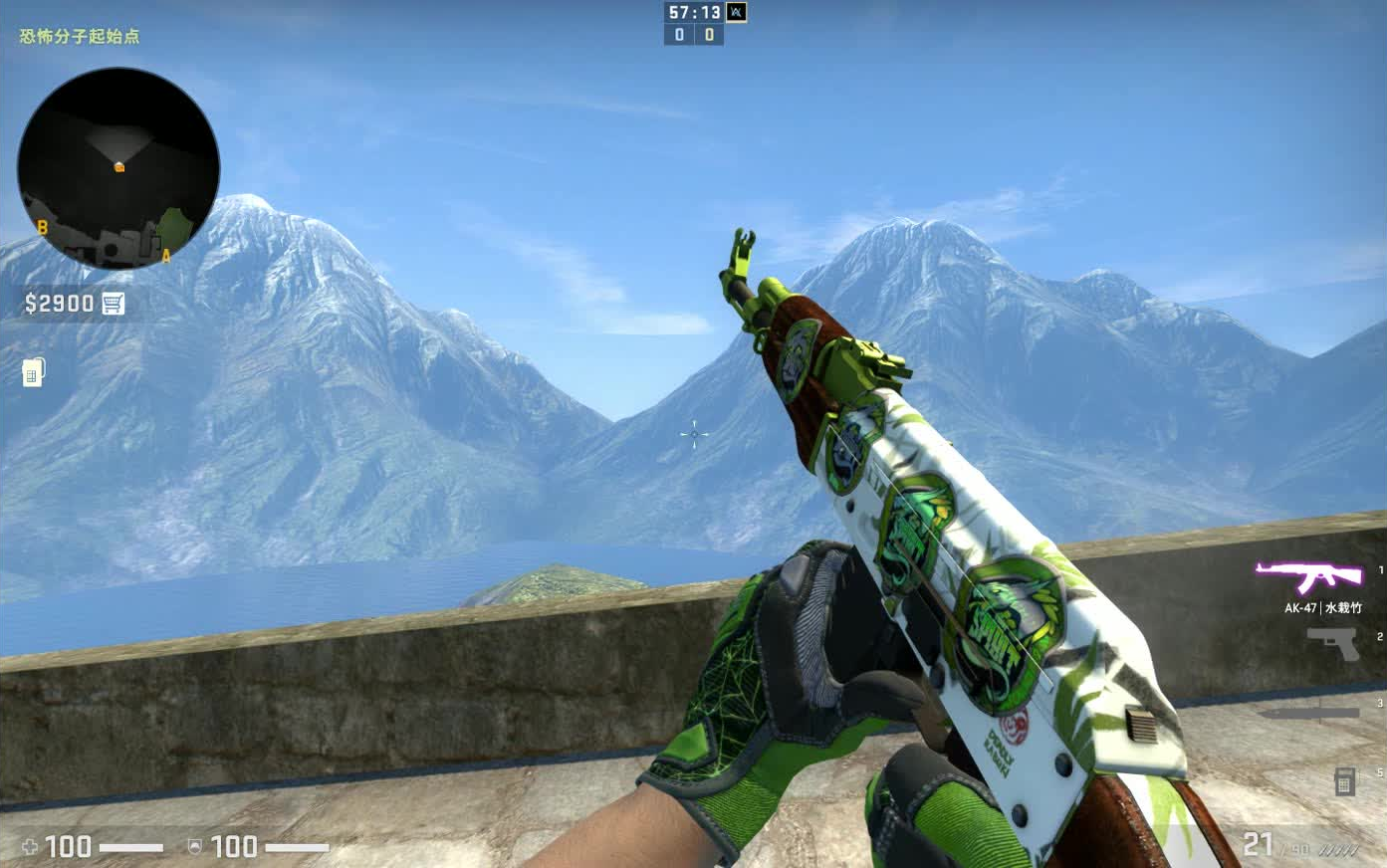
Task: Open the buy menu shopping cart icon
Action: 114,304
